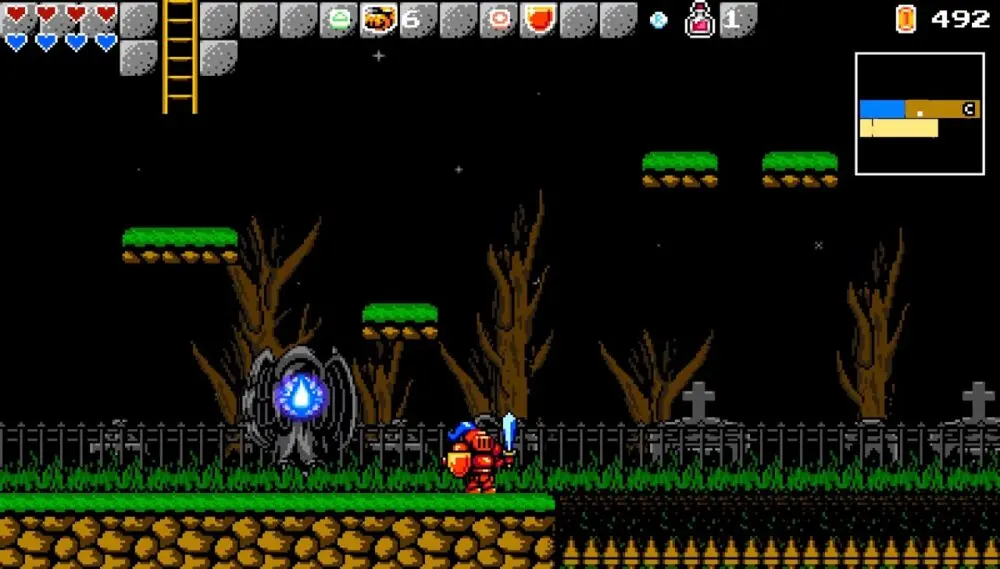Select the pink ring item icon
The width and height of the screenshot is (1000, 569).
[x=498, y=19]
